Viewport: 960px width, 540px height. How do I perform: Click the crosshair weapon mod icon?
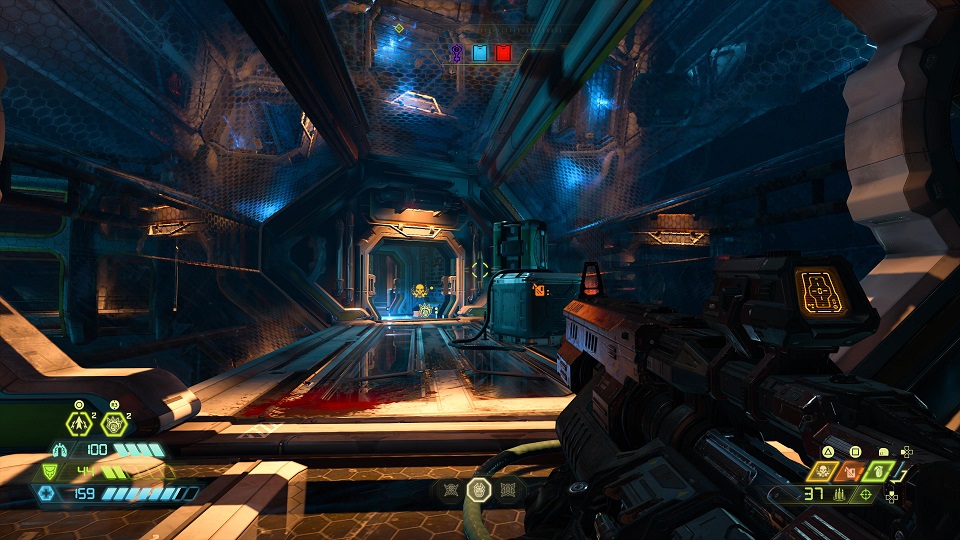865,494
